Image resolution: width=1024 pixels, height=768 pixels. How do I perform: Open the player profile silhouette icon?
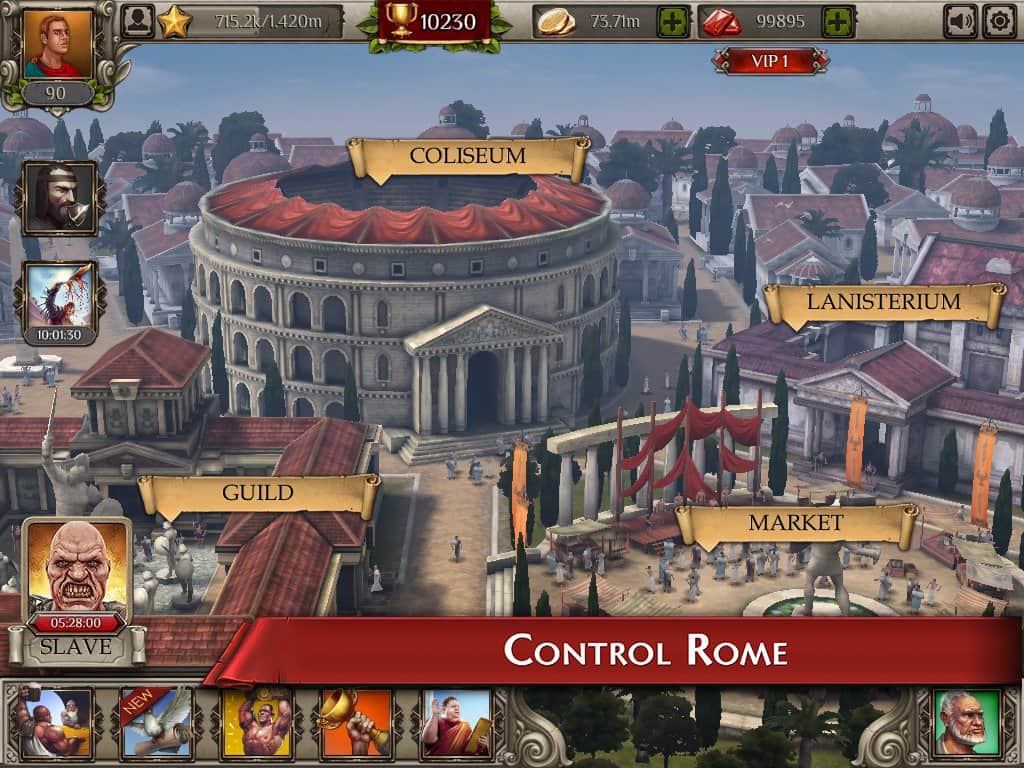[x=138, y=21]
